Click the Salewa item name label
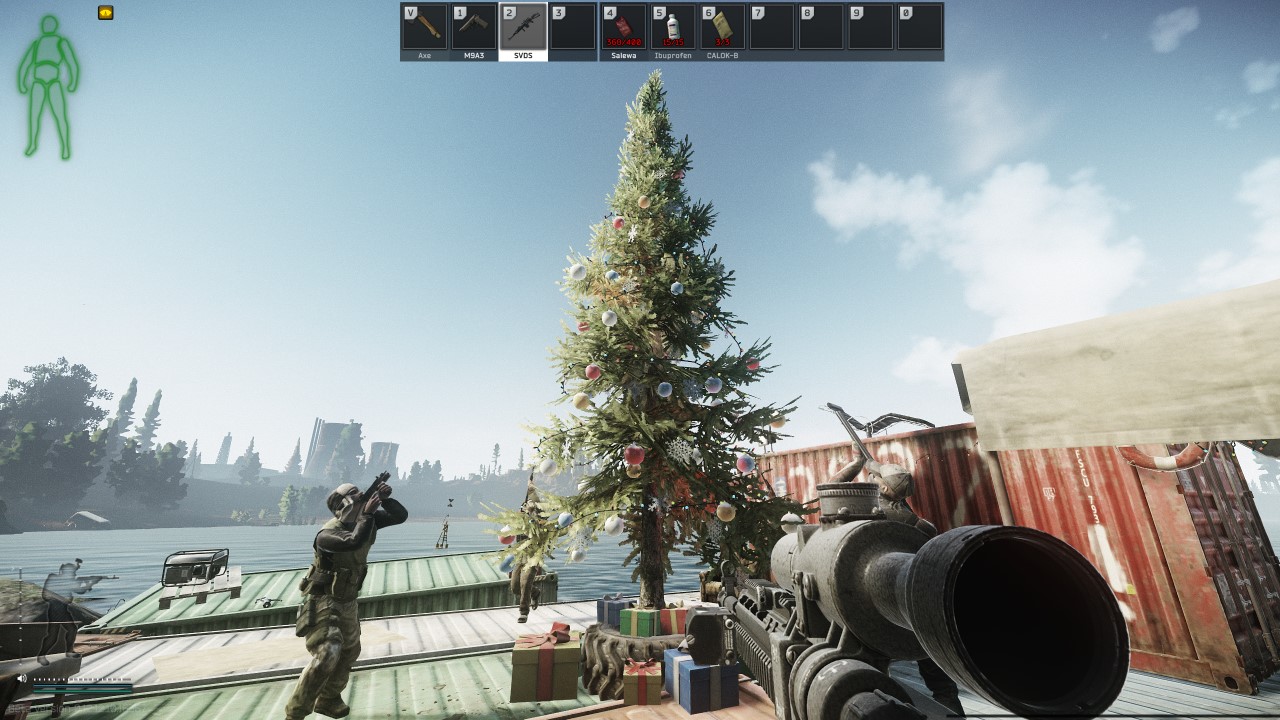This screenshot has width=1280, height=720. (x=623, y=56)
